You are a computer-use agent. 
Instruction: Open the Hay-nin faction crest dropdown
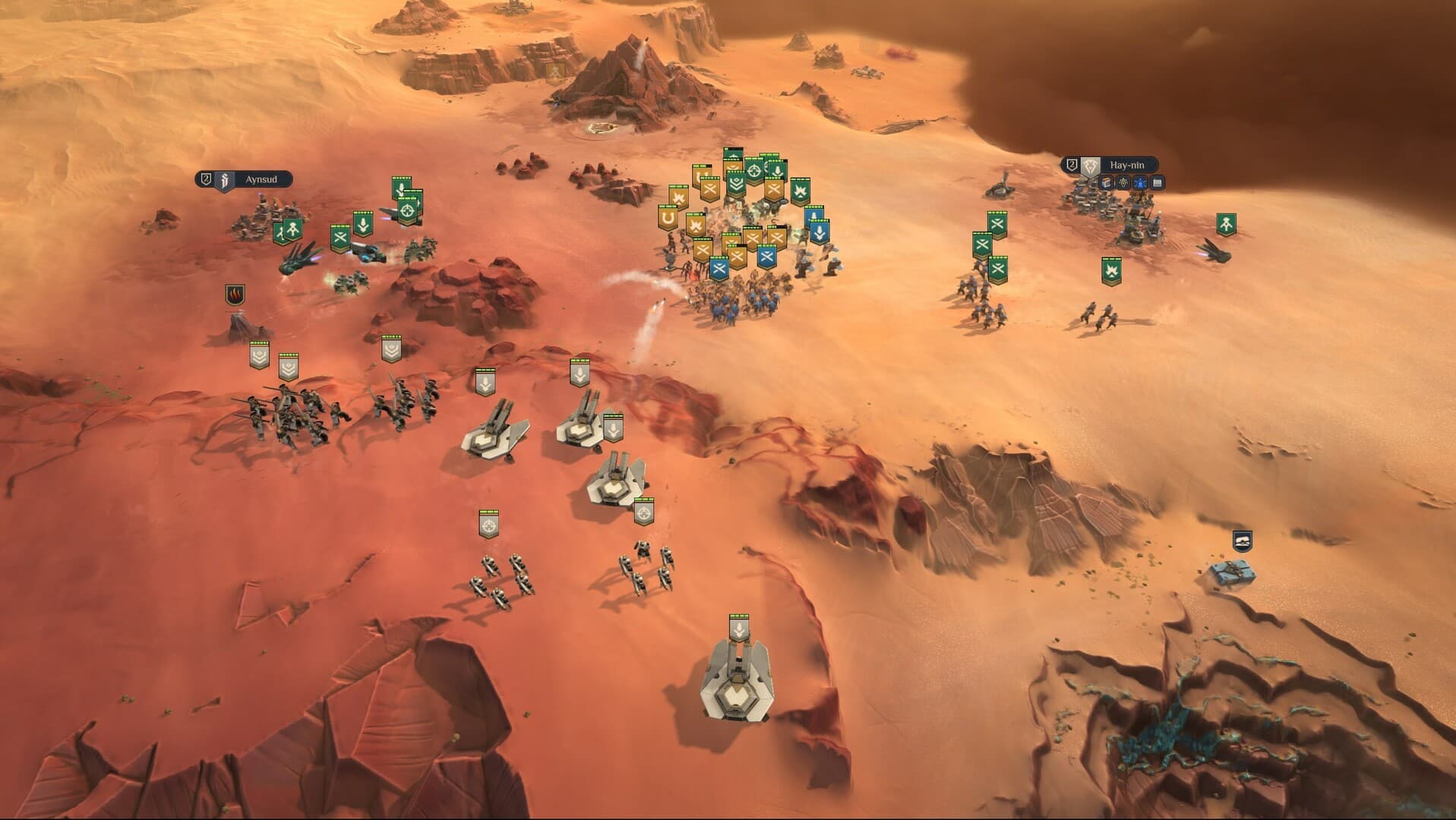[1089, 166]
